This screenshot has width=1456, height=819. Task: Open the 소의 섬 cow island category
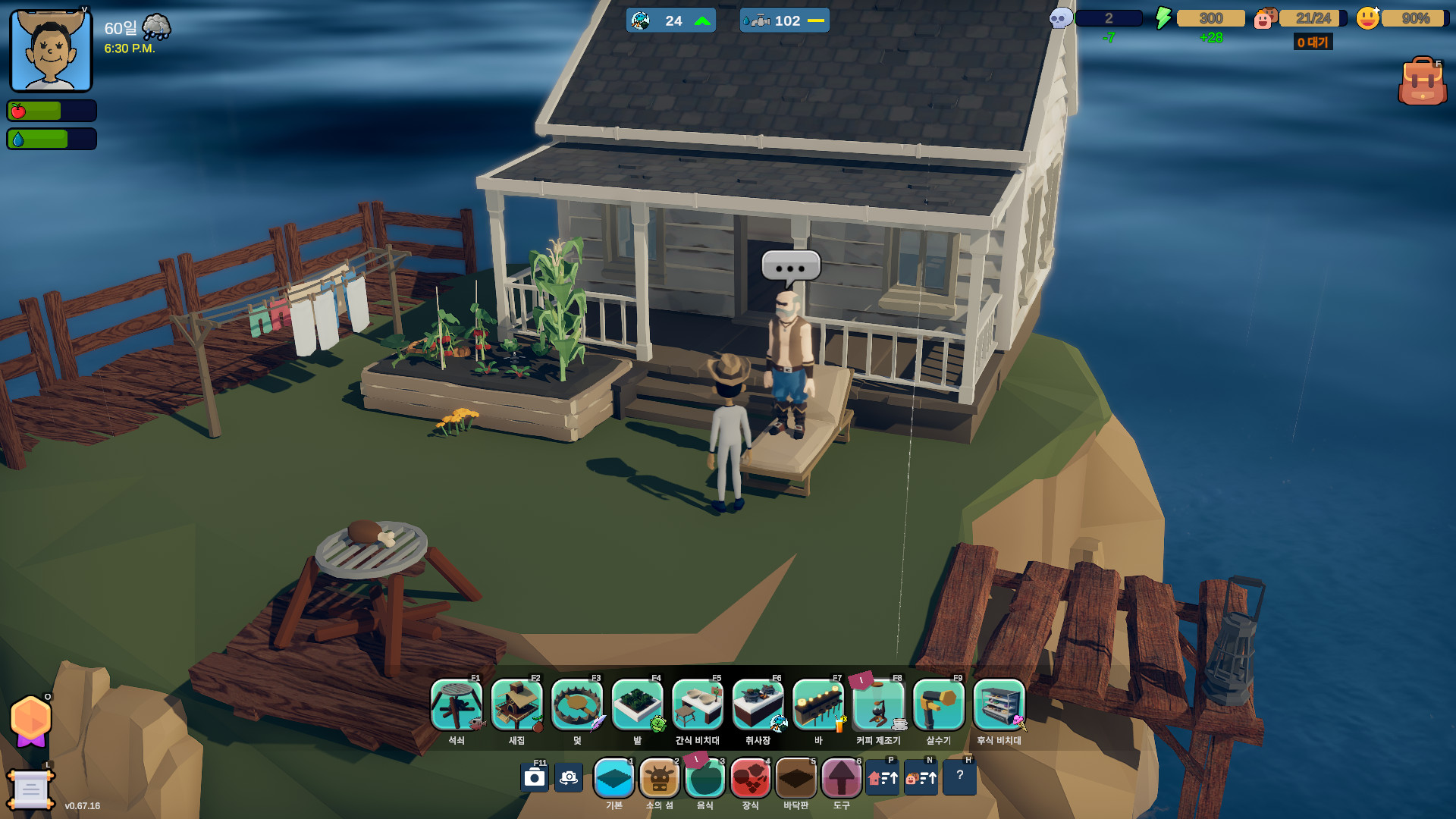click(x=659, y=778)
